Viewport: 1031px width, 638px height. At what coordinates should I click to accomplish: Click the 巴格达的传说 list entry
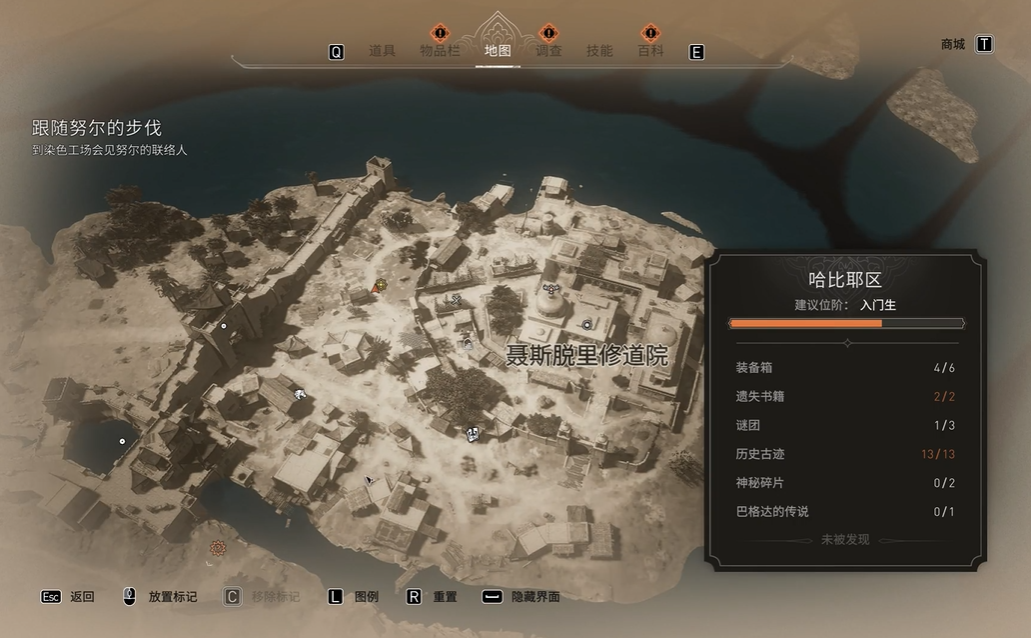coord(845,512)
